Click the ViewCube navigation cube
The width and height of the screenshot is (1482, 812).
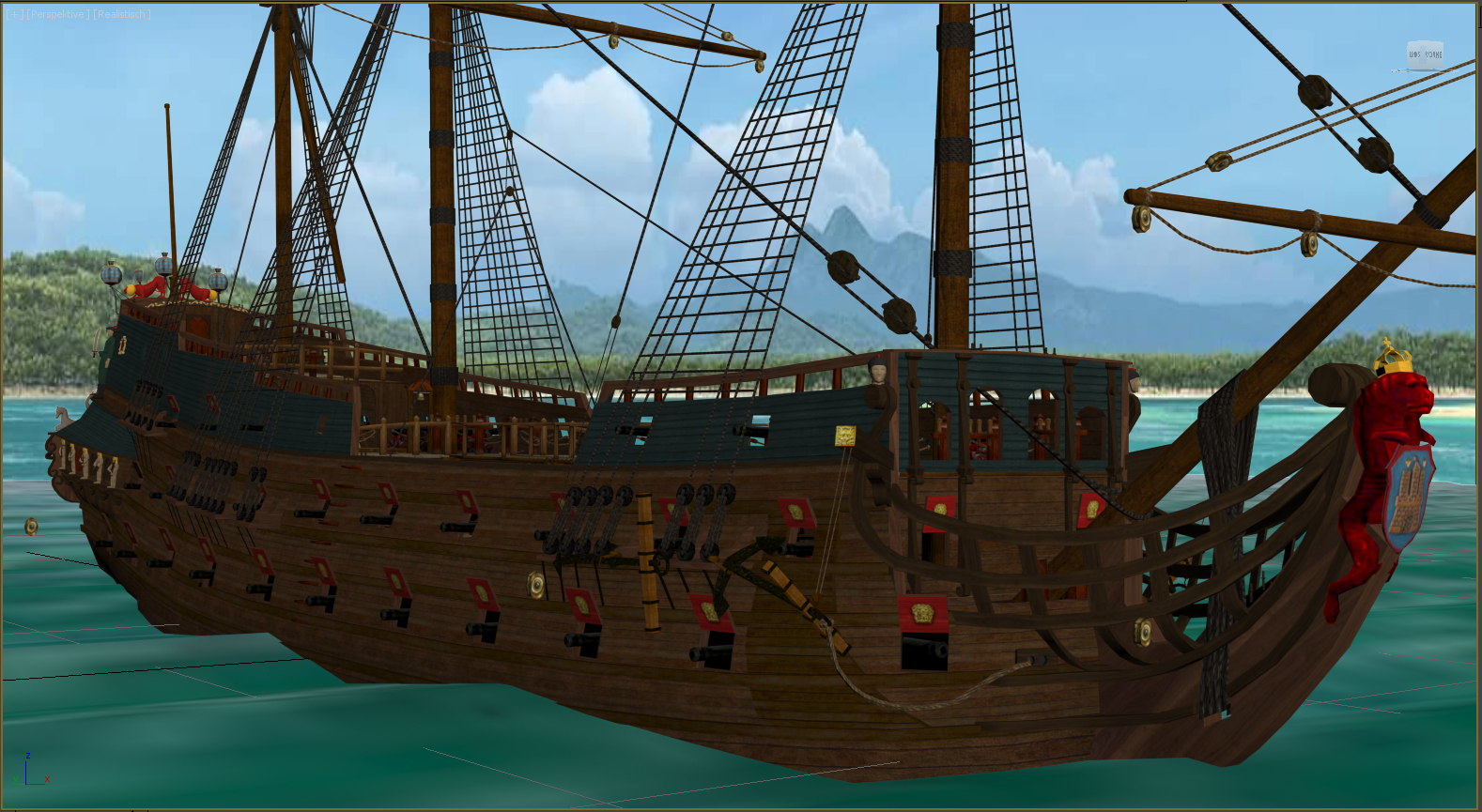[x=1425, y=54]
